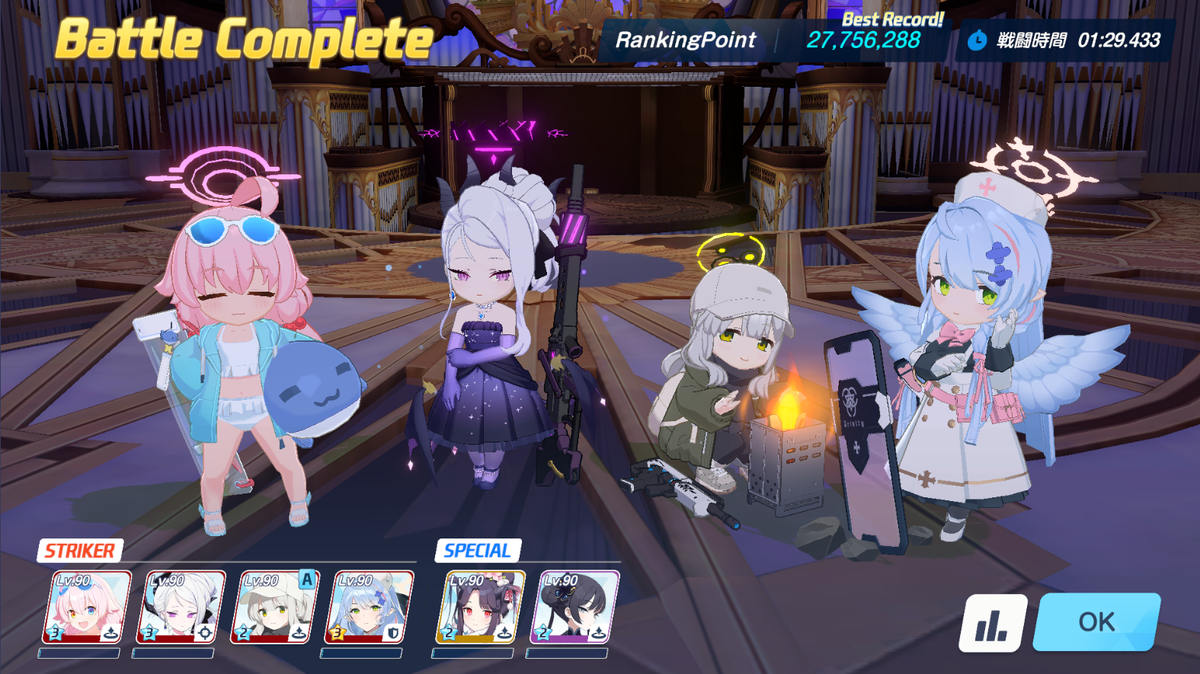This screenshot has width=1200, height=674.
Task: Open the battle statistics bar-chart button
Action: click(993, 623)
